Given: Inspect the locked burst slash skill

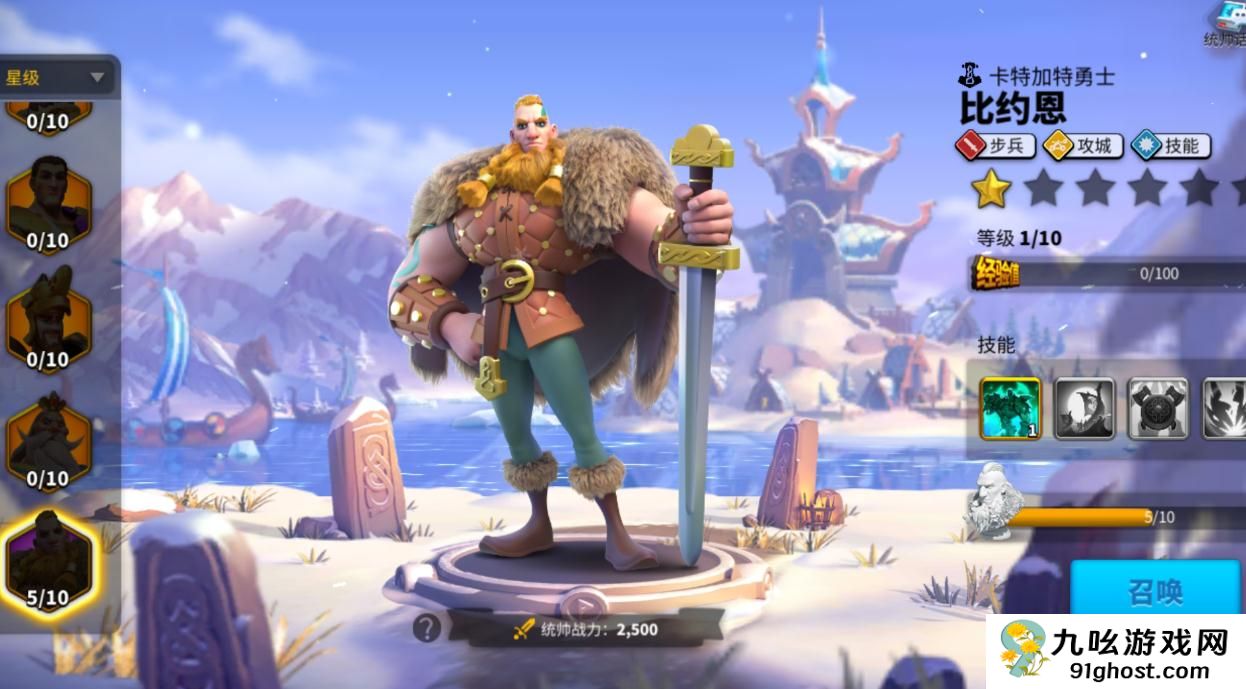Looking at the screenshot, I should [1226, 408].
